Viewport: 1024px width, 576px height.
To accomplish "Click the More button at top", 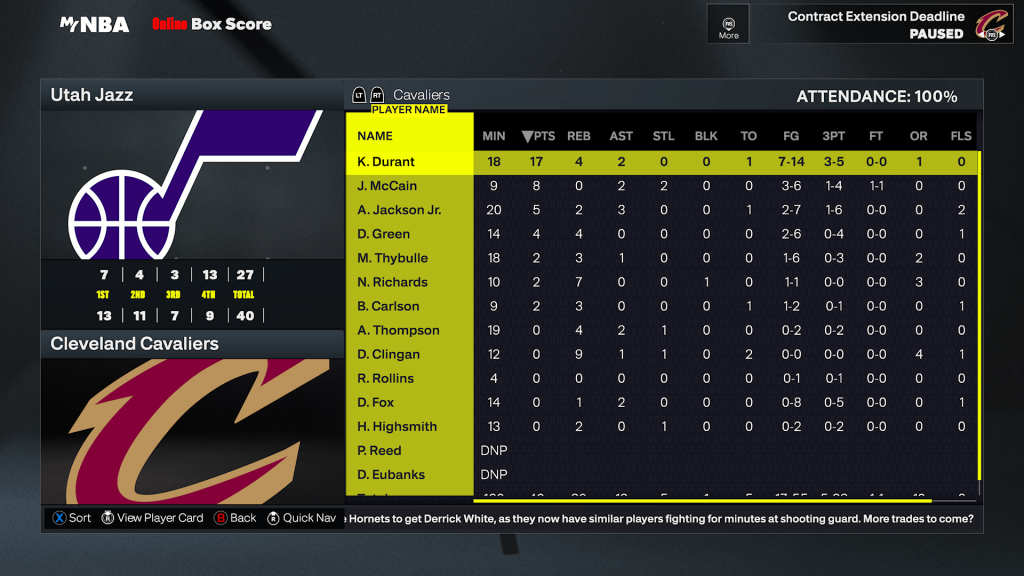I will [x=729, y=24].
